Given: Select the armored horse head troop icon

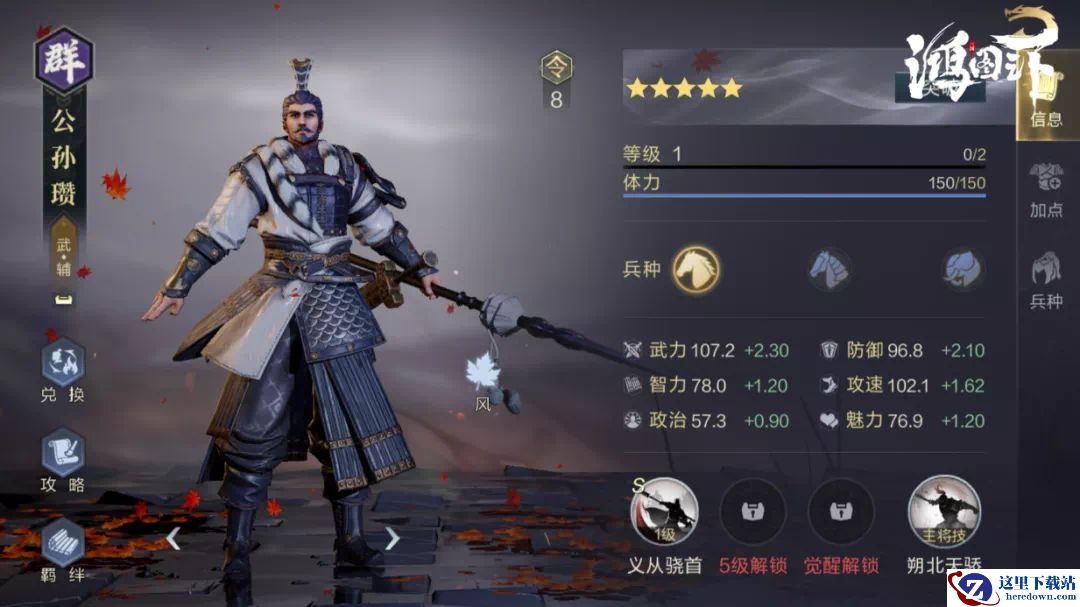Looking at the screenshot, I should coord(830,268).
